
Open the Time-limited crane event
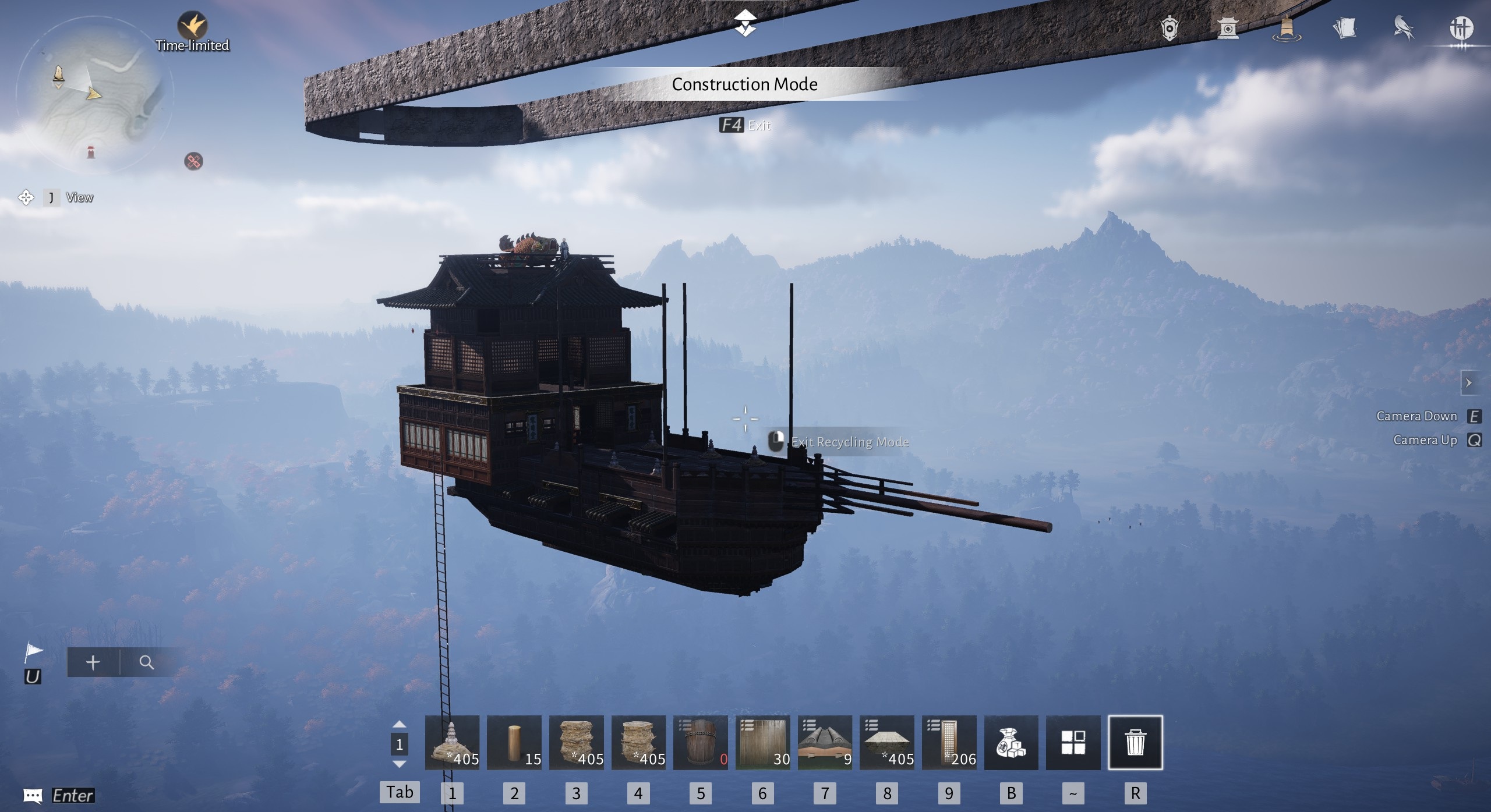pos(192,26)
